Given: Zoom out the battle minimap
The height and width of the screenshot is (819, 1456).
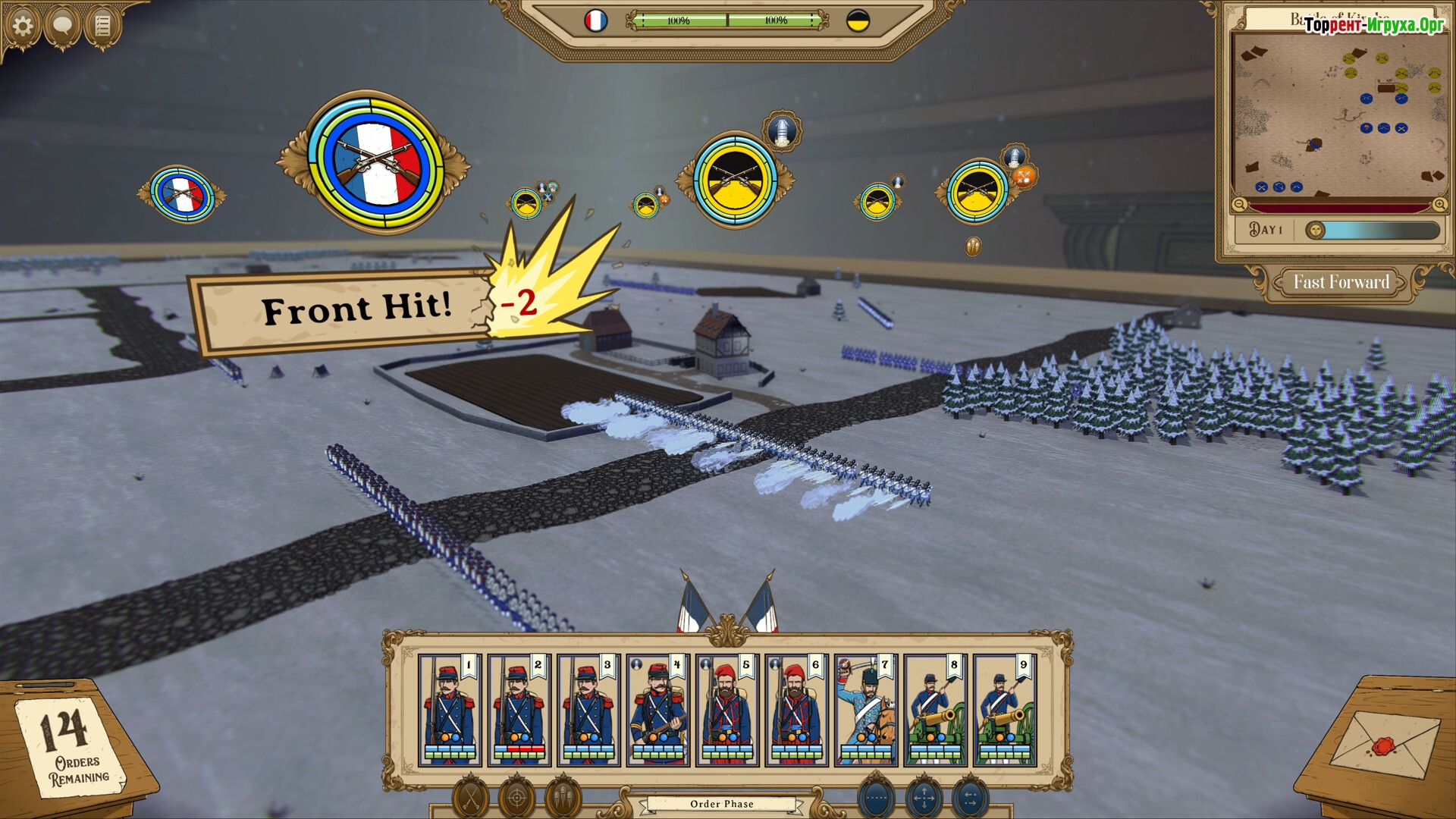Looking at the screenshot, I should click(x=1239, y=204).
